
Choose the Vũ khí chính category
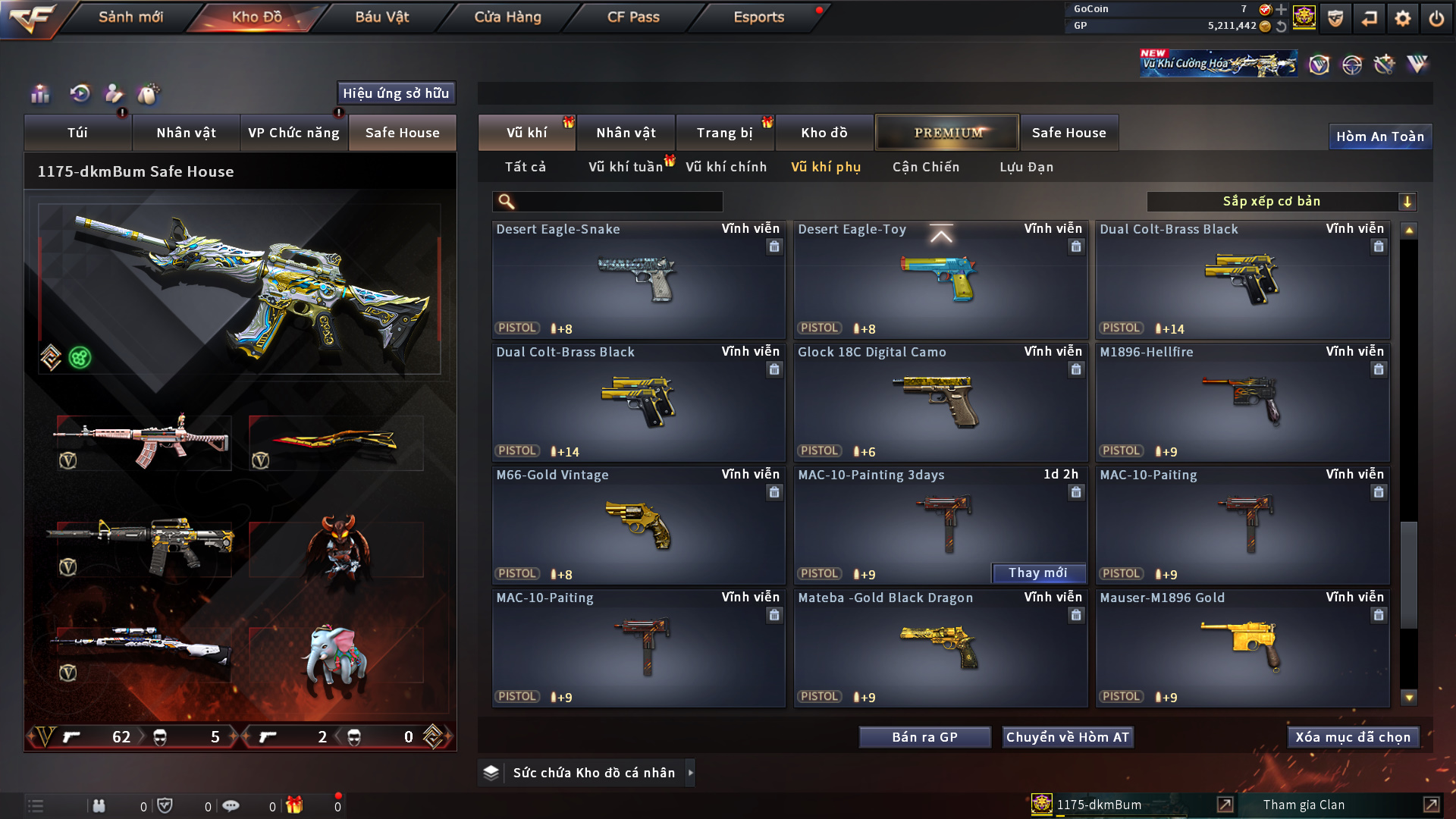[726, 167]
